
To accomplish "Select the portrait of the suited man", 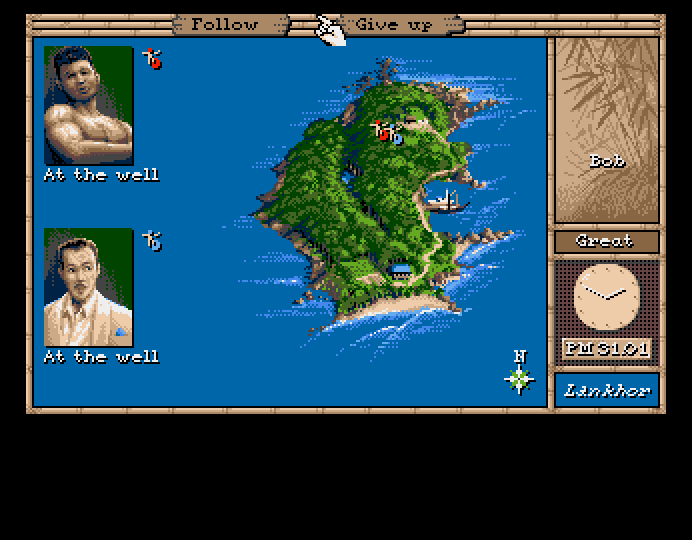I will pyautogui.click(x=88, y=287).
